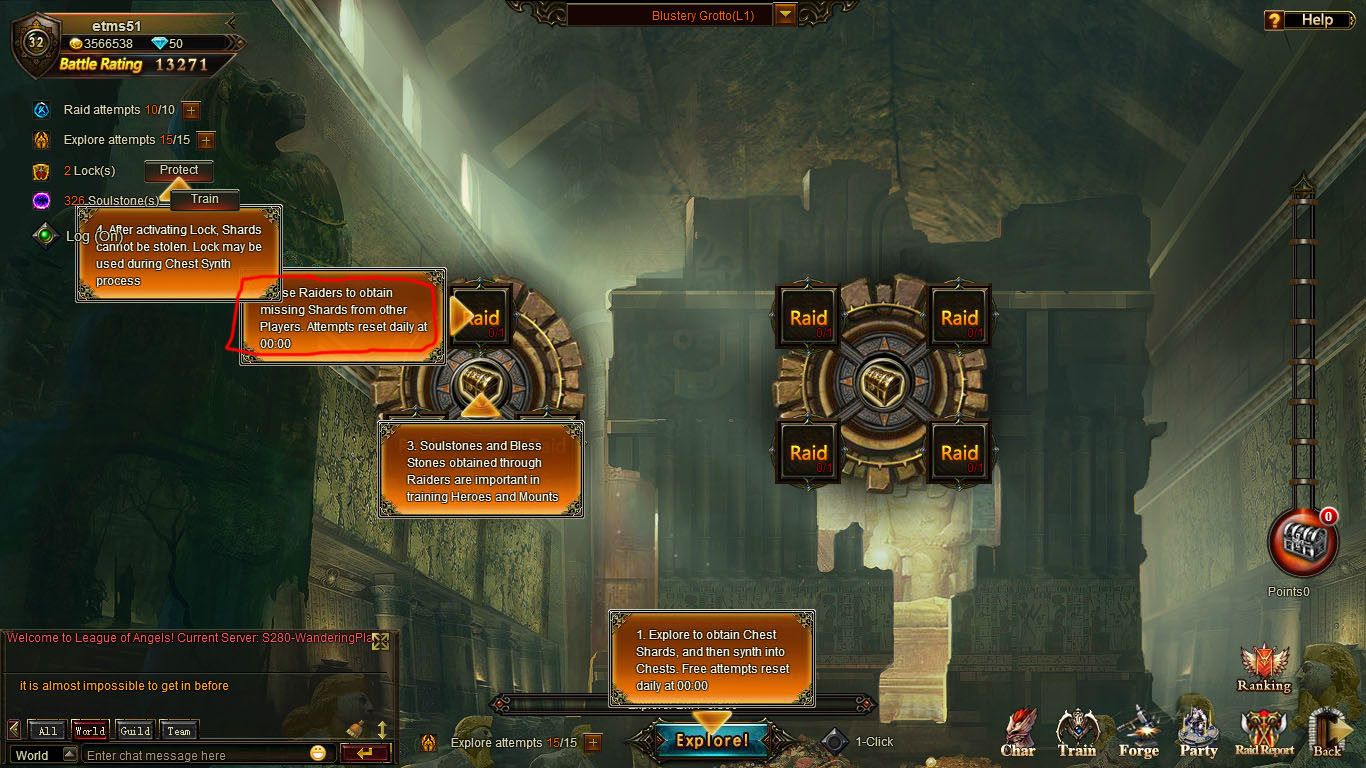Activate a Lock with the Protect button

tap(179, 170)
